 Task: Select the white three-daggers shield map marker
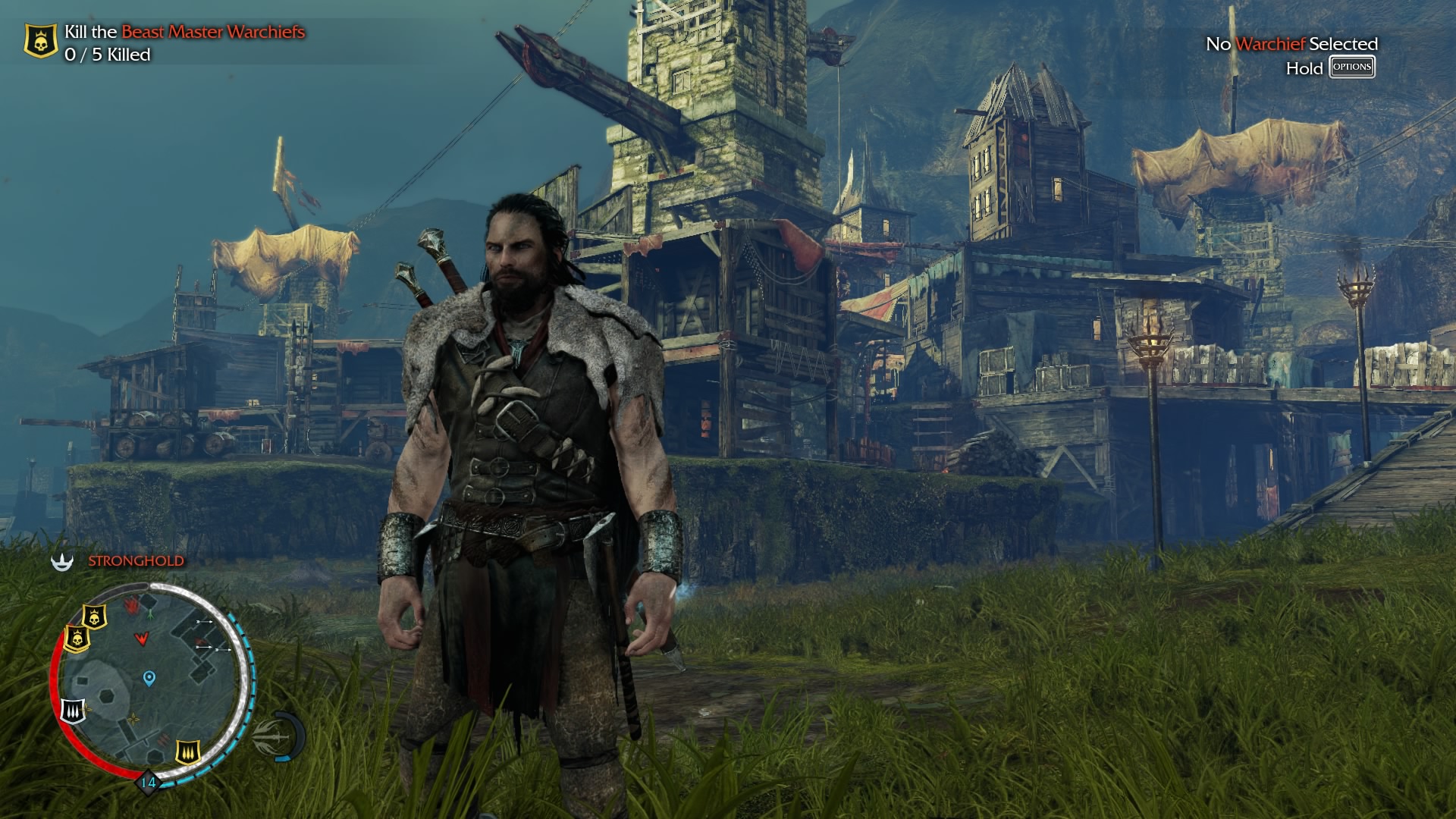point(73,709)
